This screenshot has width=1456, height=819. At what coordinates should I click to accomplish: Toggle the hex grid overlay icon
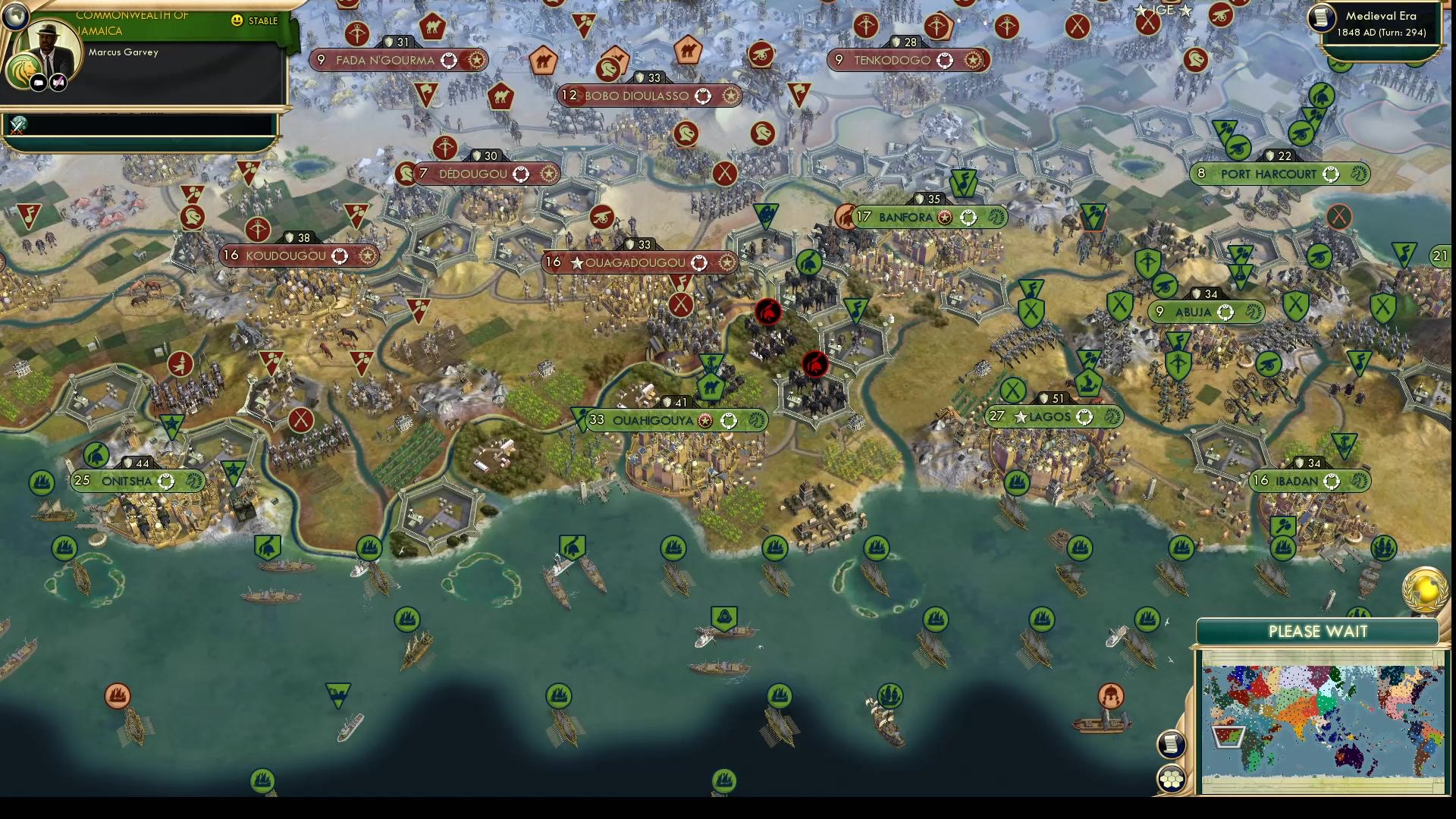(1172, 777)
